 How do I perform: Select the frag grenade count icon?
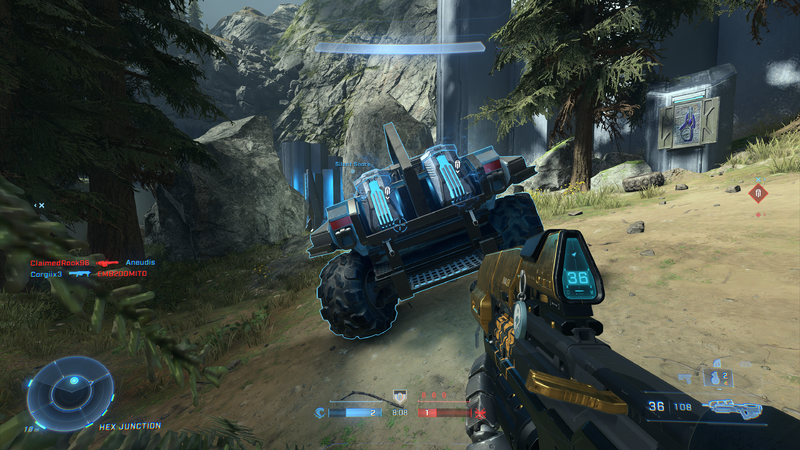pyautogui.click(x=717, y=377)
